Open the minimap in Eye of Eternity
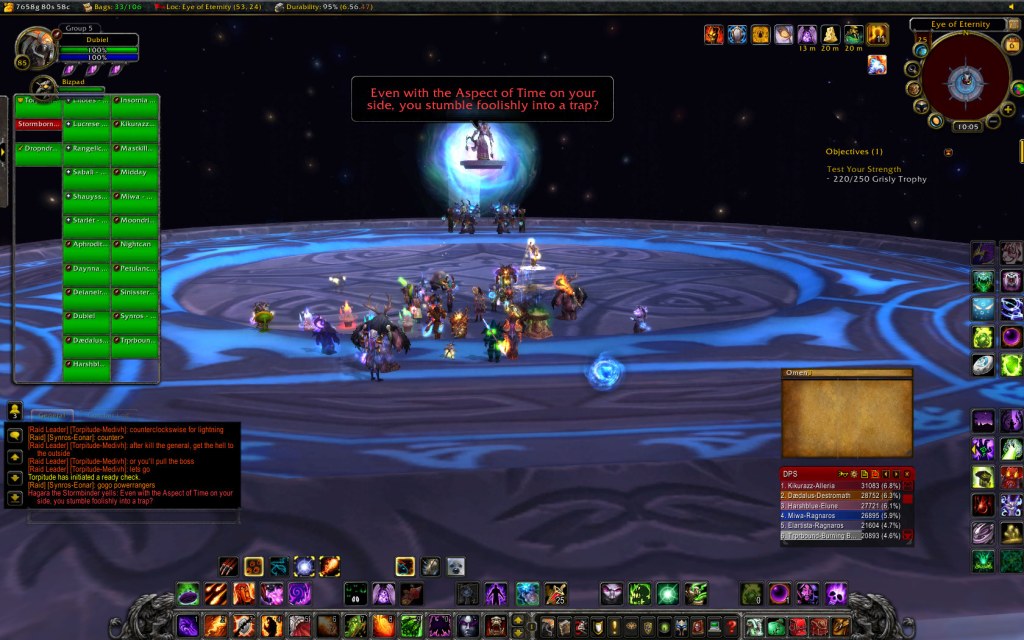Screen dimensions: 1024x640 (x=966, y=78)
